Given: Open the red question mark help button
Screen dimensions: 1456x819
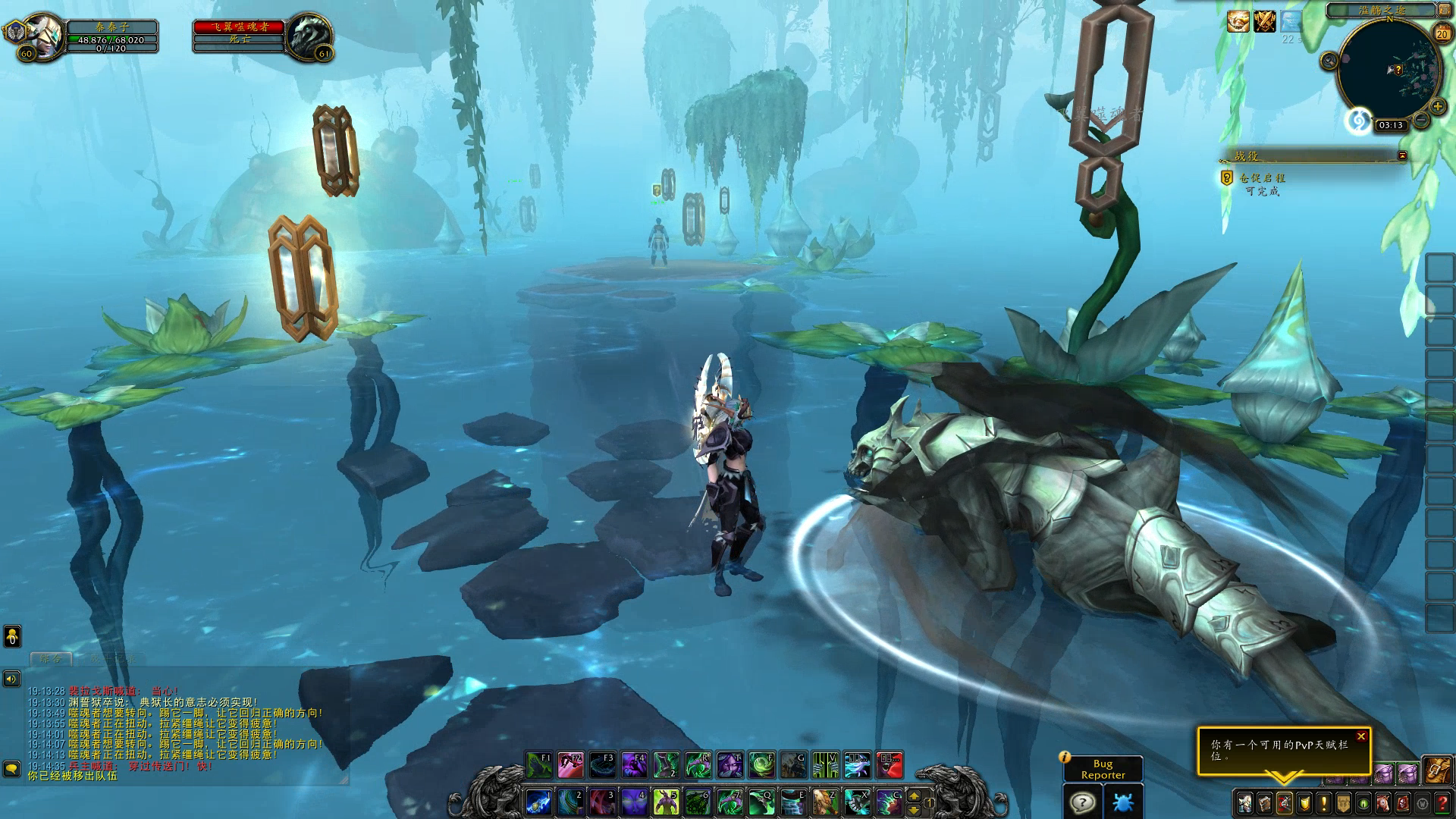Looking at the screenshot, I should 1442,802.
